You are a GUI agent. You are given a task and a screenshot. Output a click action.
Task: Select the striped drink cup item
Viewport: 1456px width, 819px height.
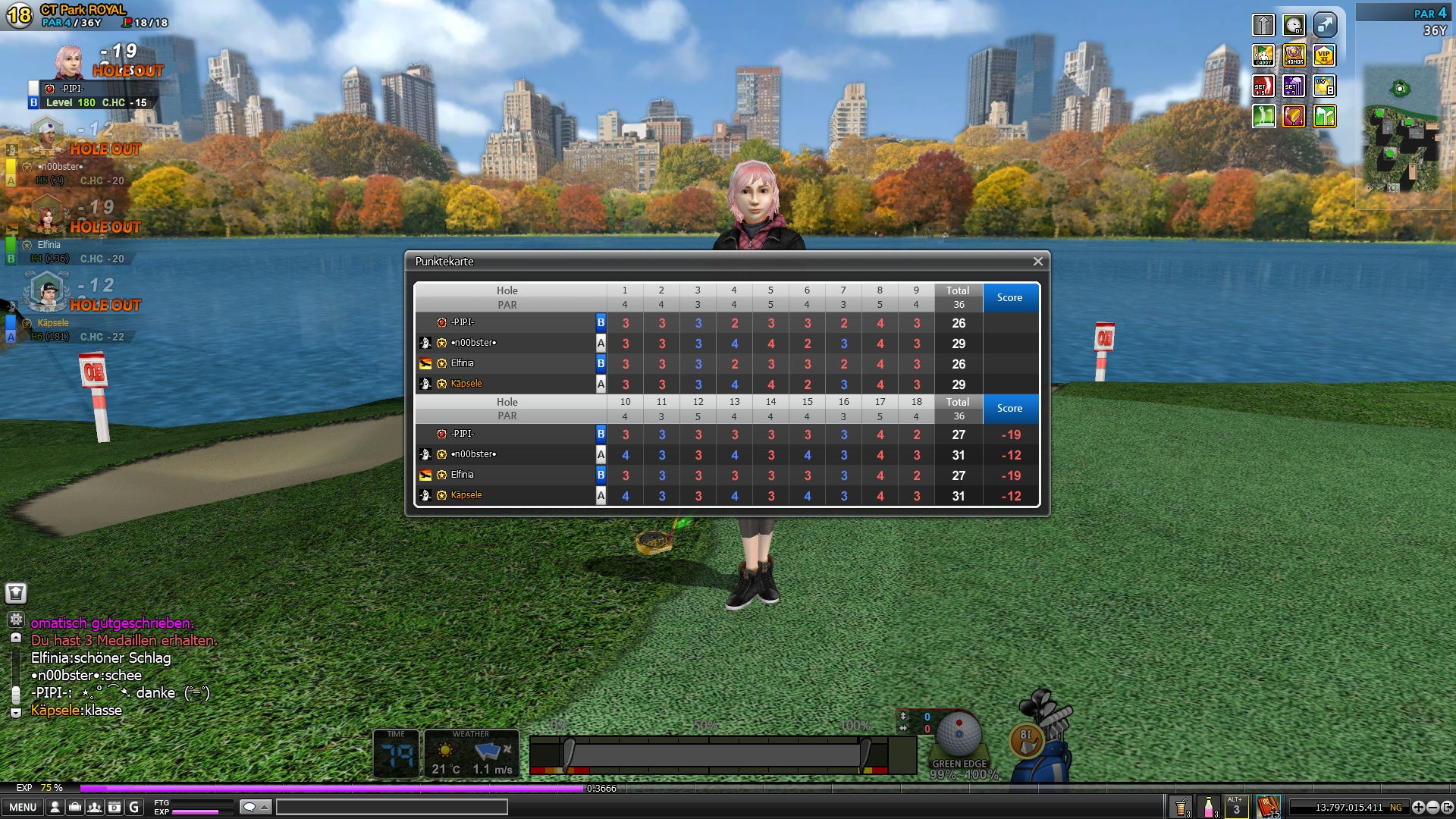pos(1181,807)
